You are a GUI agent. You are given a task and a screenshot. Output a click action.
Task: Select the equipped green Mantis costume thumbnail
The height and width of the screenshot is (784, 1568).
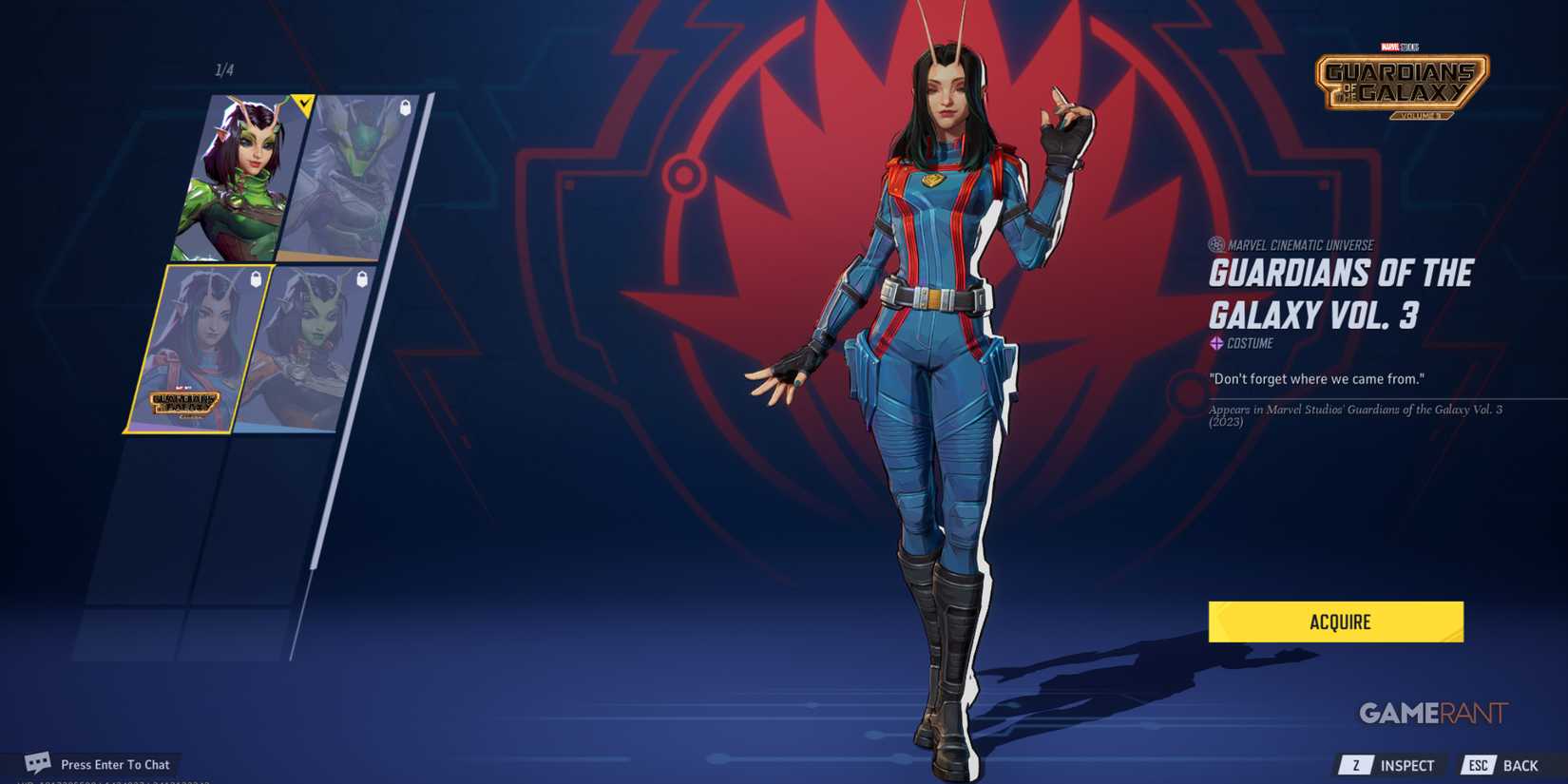point(234,176)
